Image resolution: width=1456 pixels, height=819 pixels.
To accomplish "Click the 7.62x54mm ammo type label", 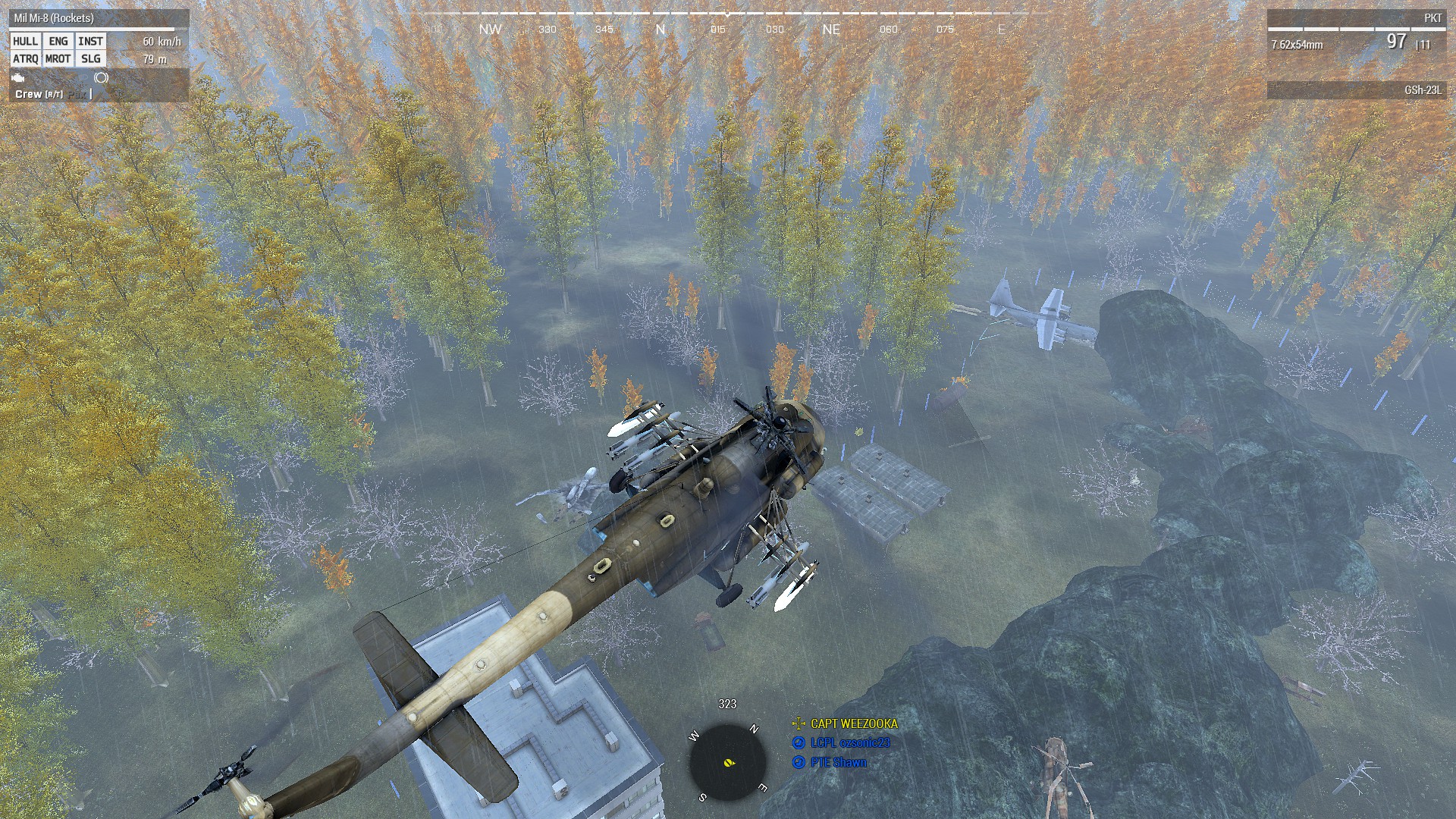I will point(1299,45).
